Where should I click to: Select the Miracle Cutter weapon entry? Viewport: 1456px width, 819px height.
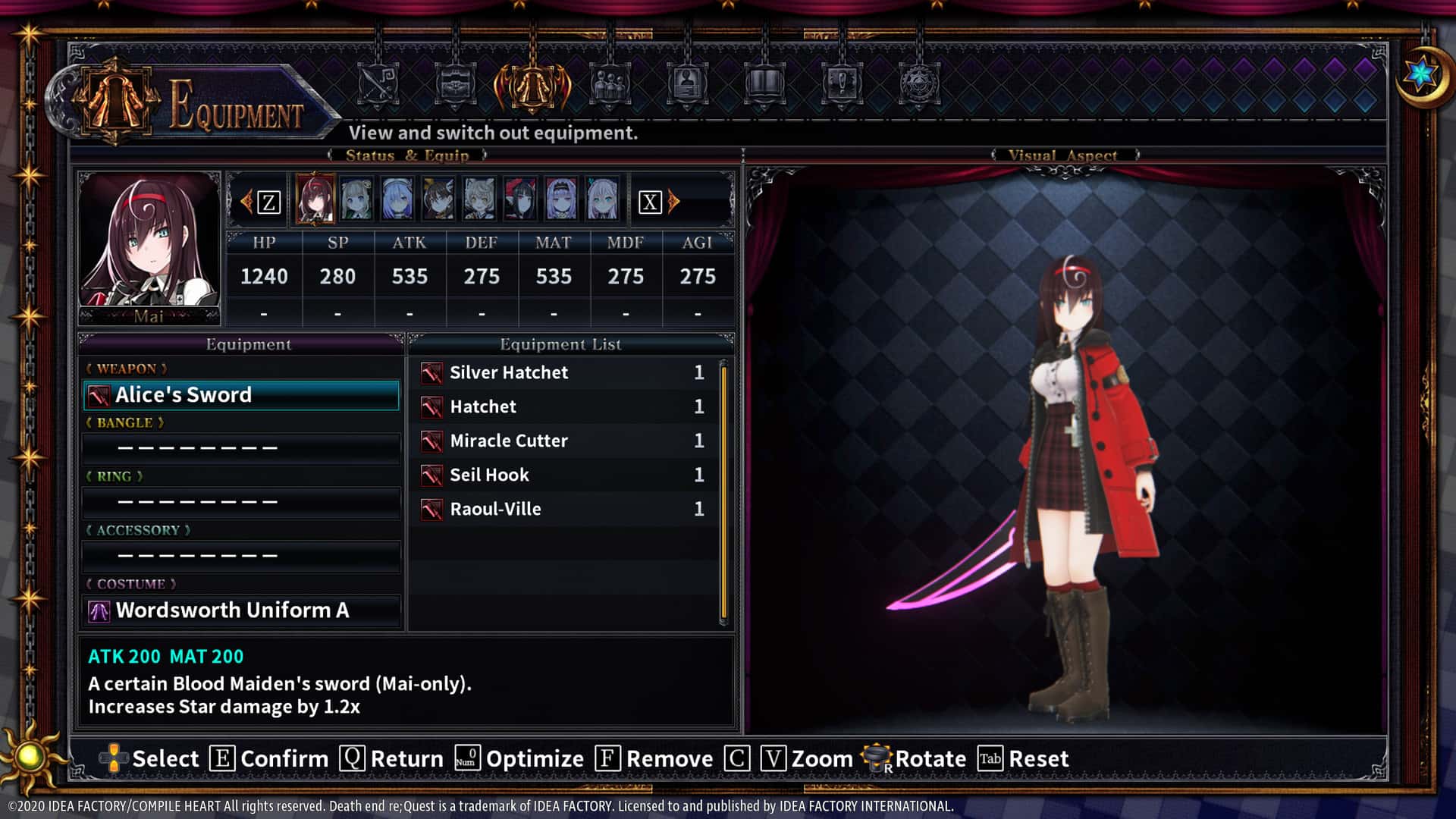509,441
